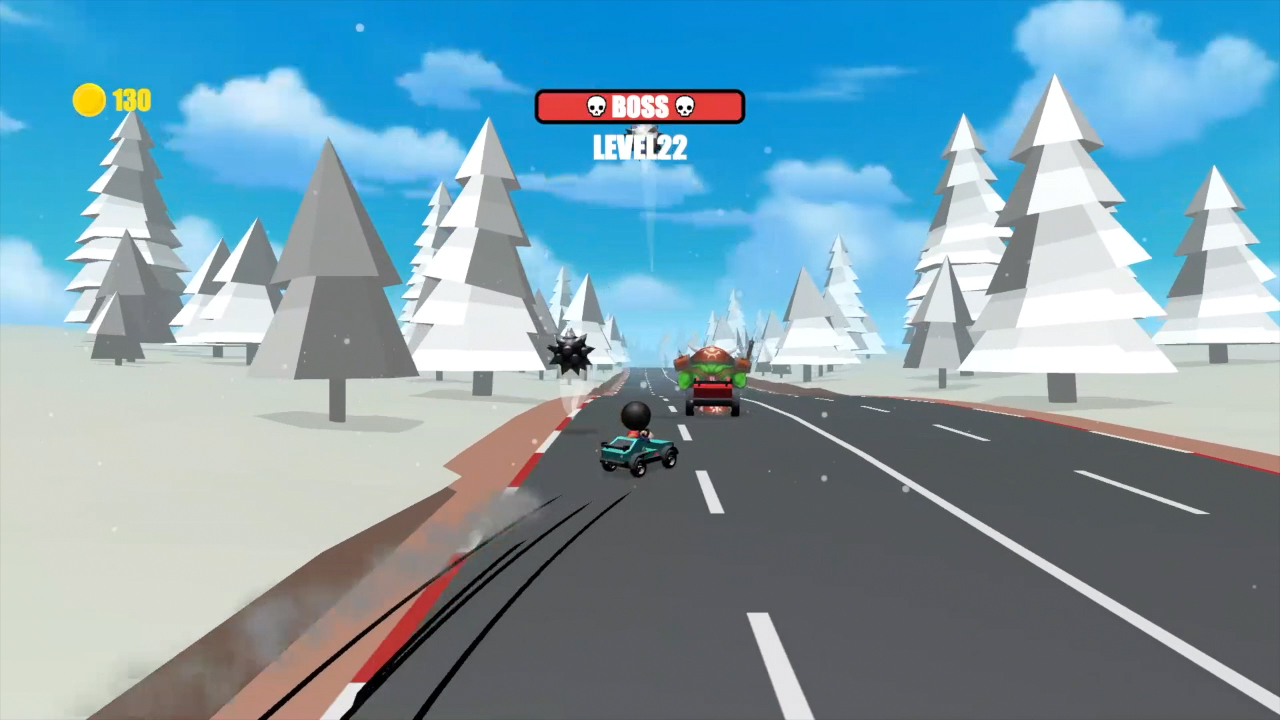Viewport: 1280px width, 720px height.
Task: Click the gold coin icon in the HUD
Action: coord(88,100)
